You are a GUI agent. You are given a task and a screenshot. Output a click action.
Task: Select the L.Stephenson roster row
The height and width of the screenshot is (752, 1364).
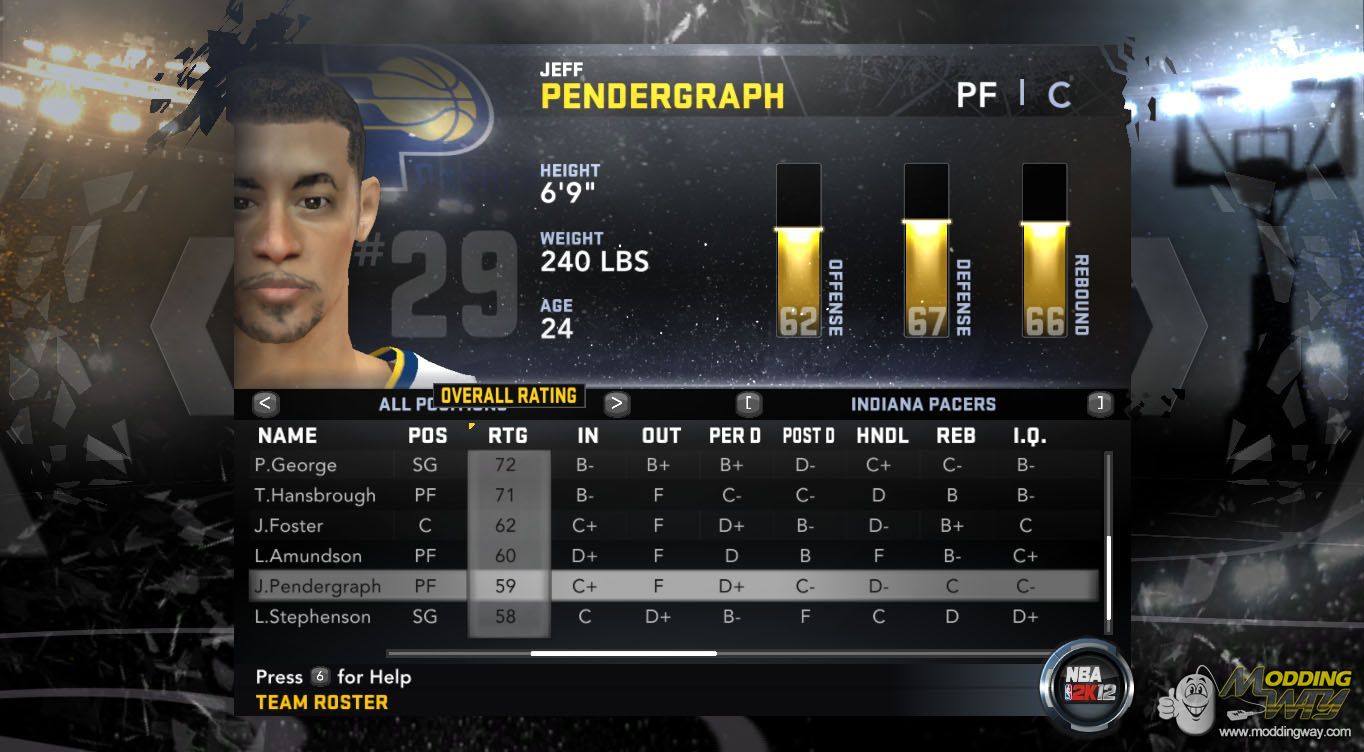[312, 617]
